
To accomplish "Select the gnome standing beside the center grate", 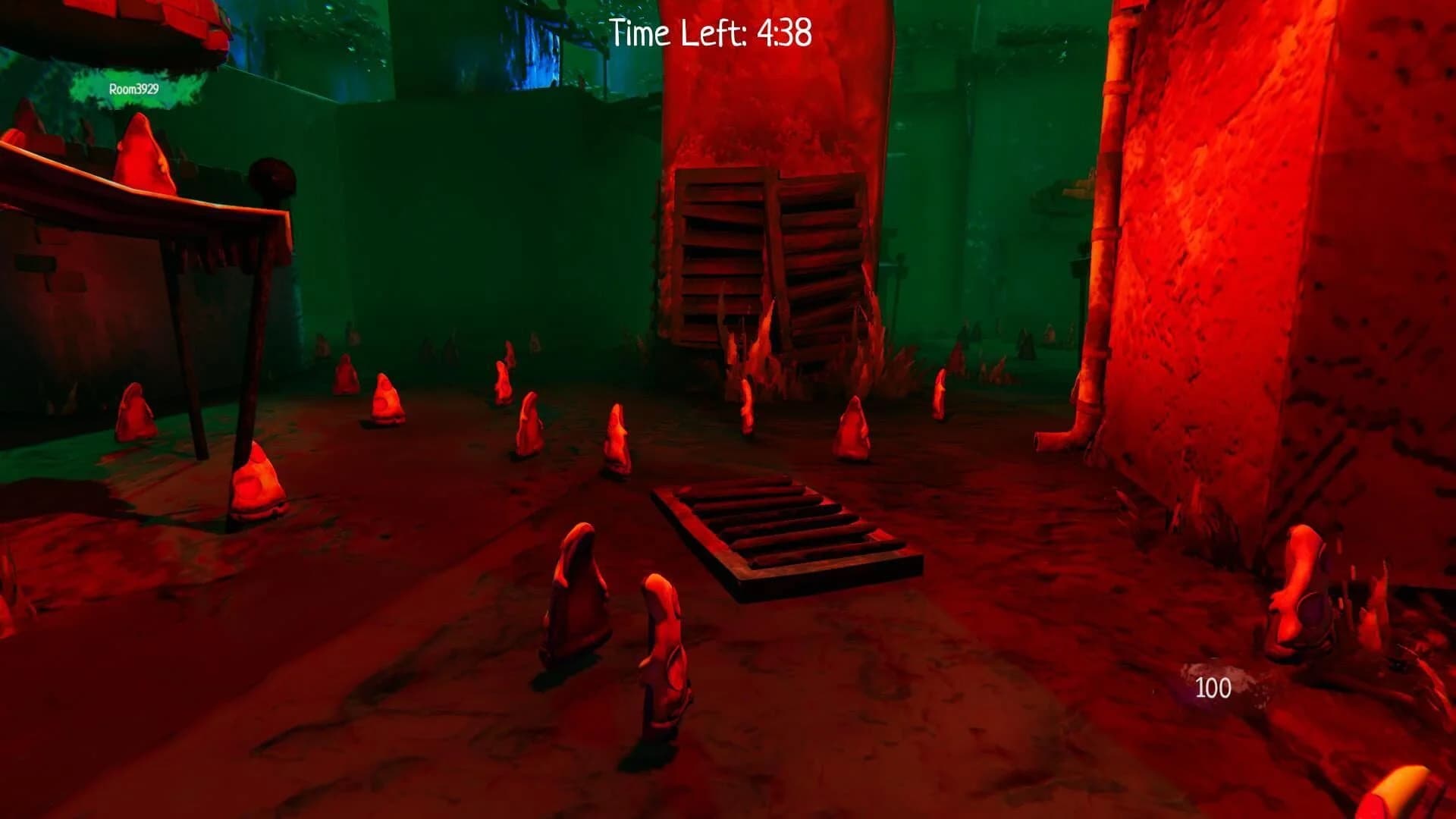I will click(618, 440).
